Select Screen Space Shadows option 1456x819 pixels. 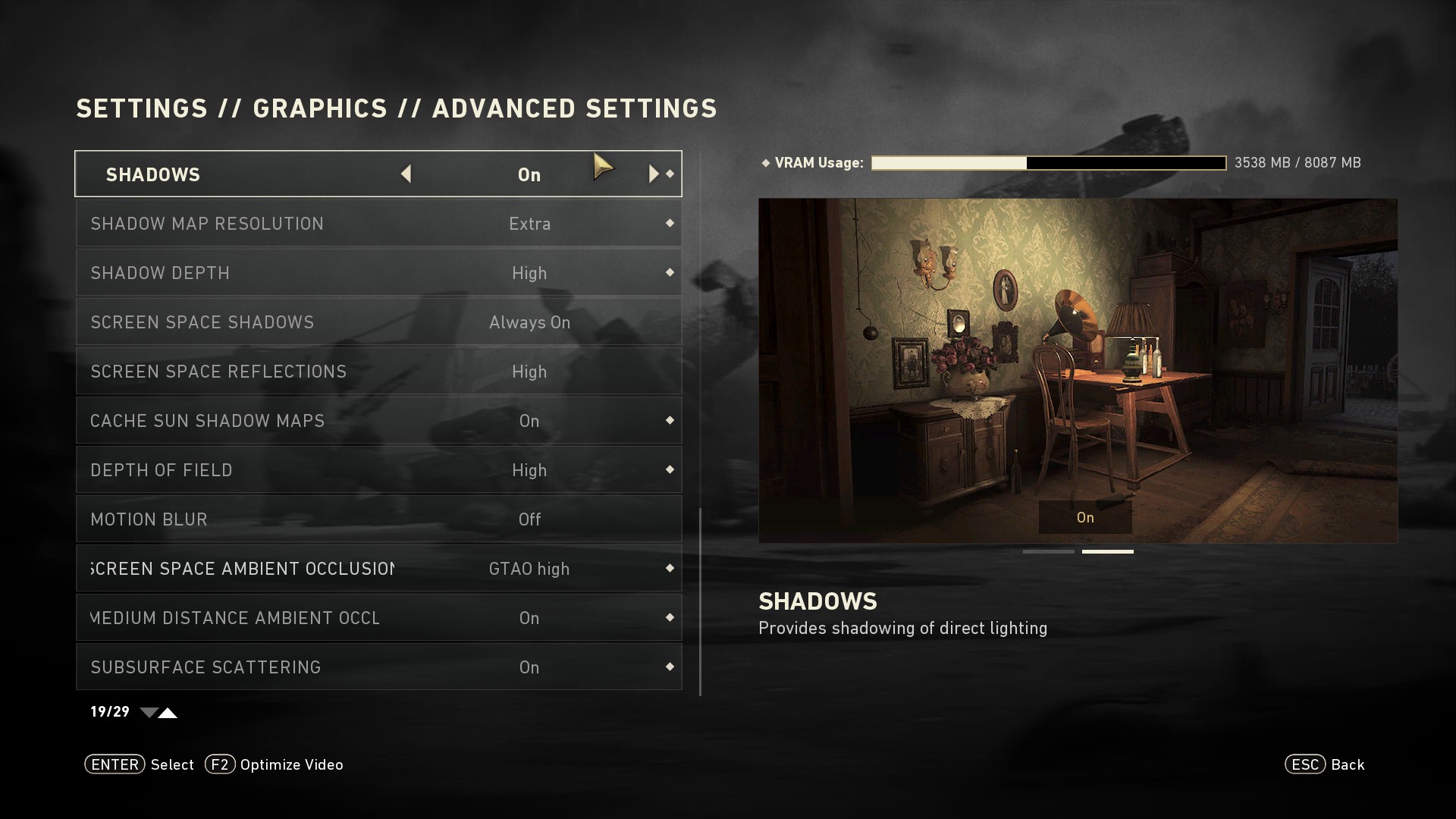(x=378, y=322)
